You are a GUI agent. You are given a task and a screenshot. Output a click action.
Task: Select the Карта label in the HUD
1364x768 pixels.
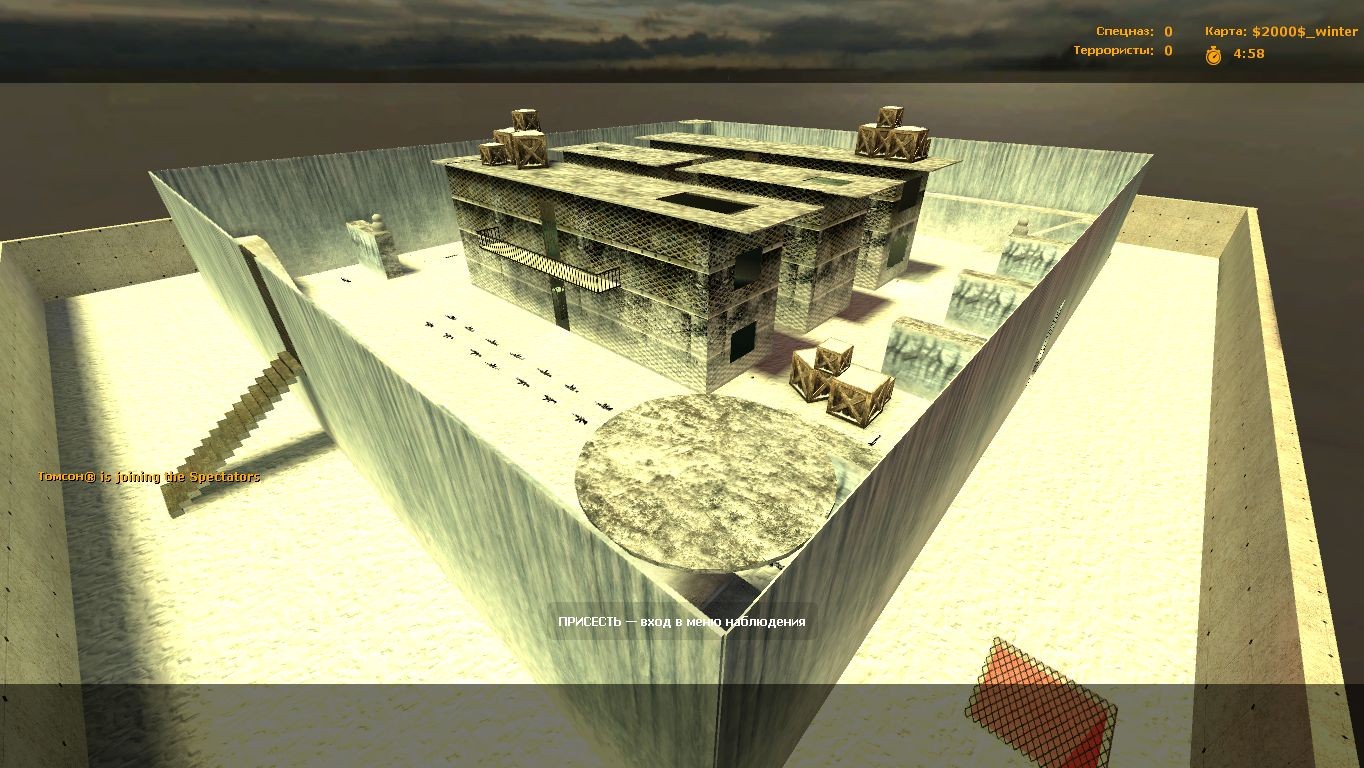pos(1226,31)
